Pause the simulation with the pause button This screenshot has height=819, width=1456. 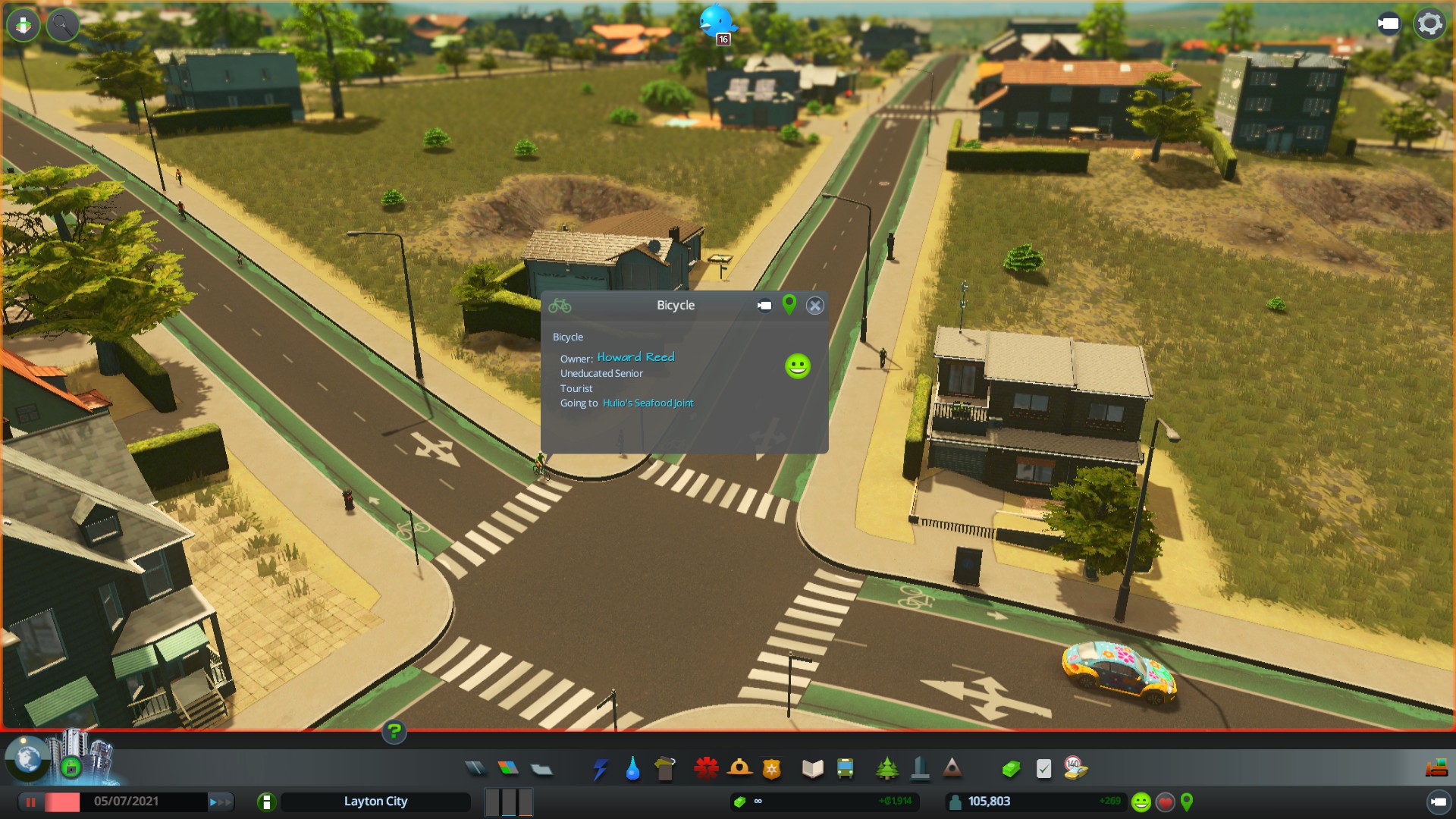pyautogui.click(x=31, y=802)
